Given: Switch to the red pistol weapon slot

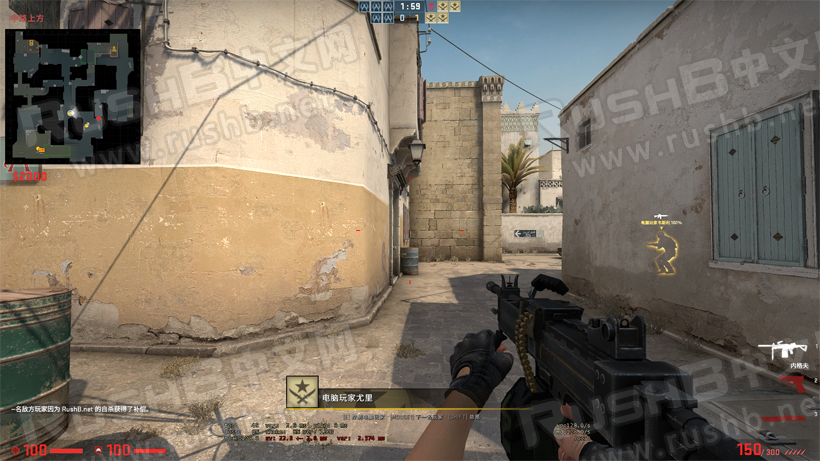Looking at the screenshot, I should [791, 384].
